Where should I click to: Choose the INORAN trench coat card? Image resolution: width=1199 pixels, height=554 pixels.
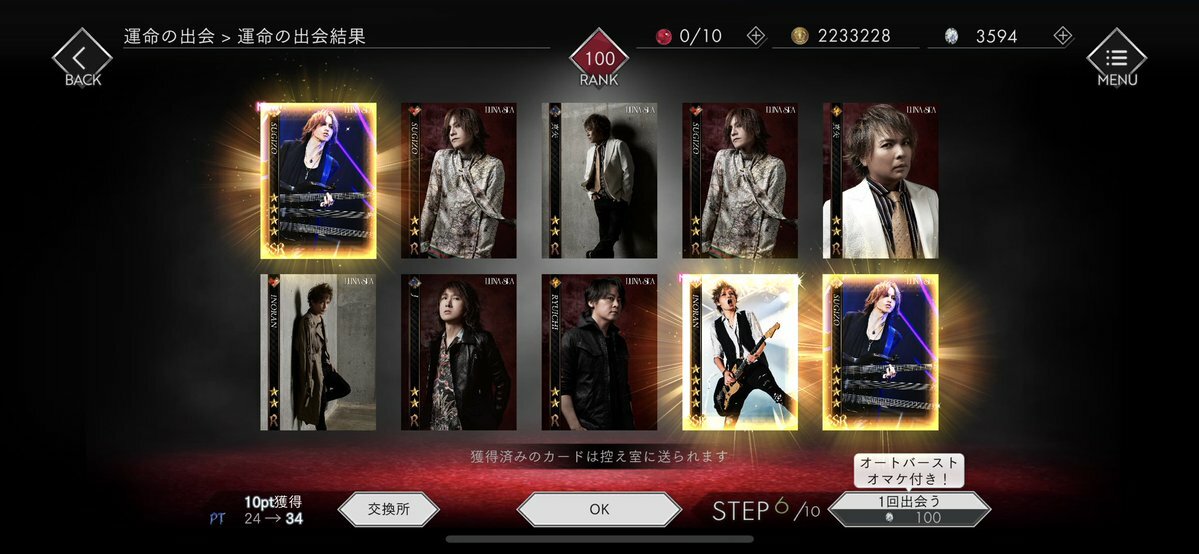(318, 352)
